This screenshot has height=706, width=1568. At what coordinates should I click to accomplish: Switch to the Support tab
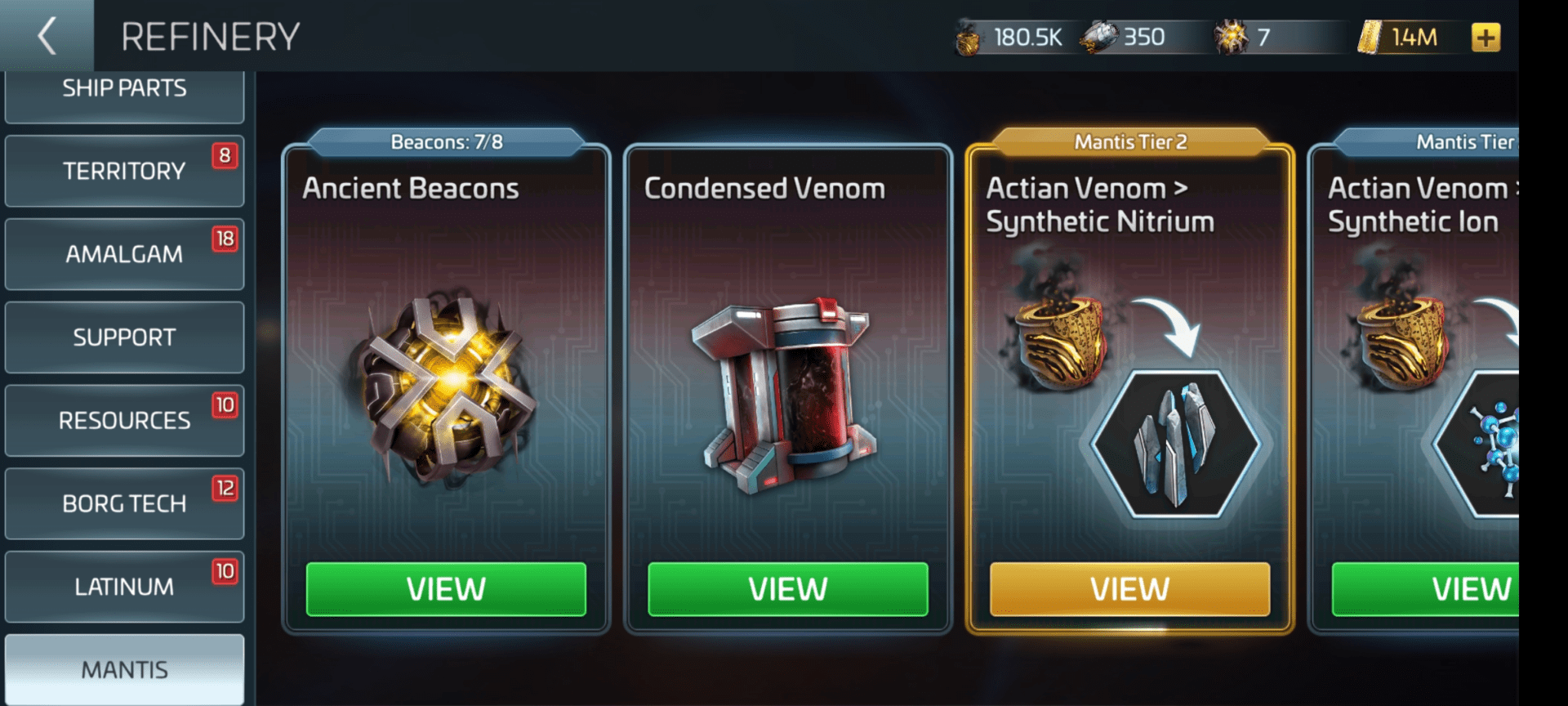coord(124,337)
